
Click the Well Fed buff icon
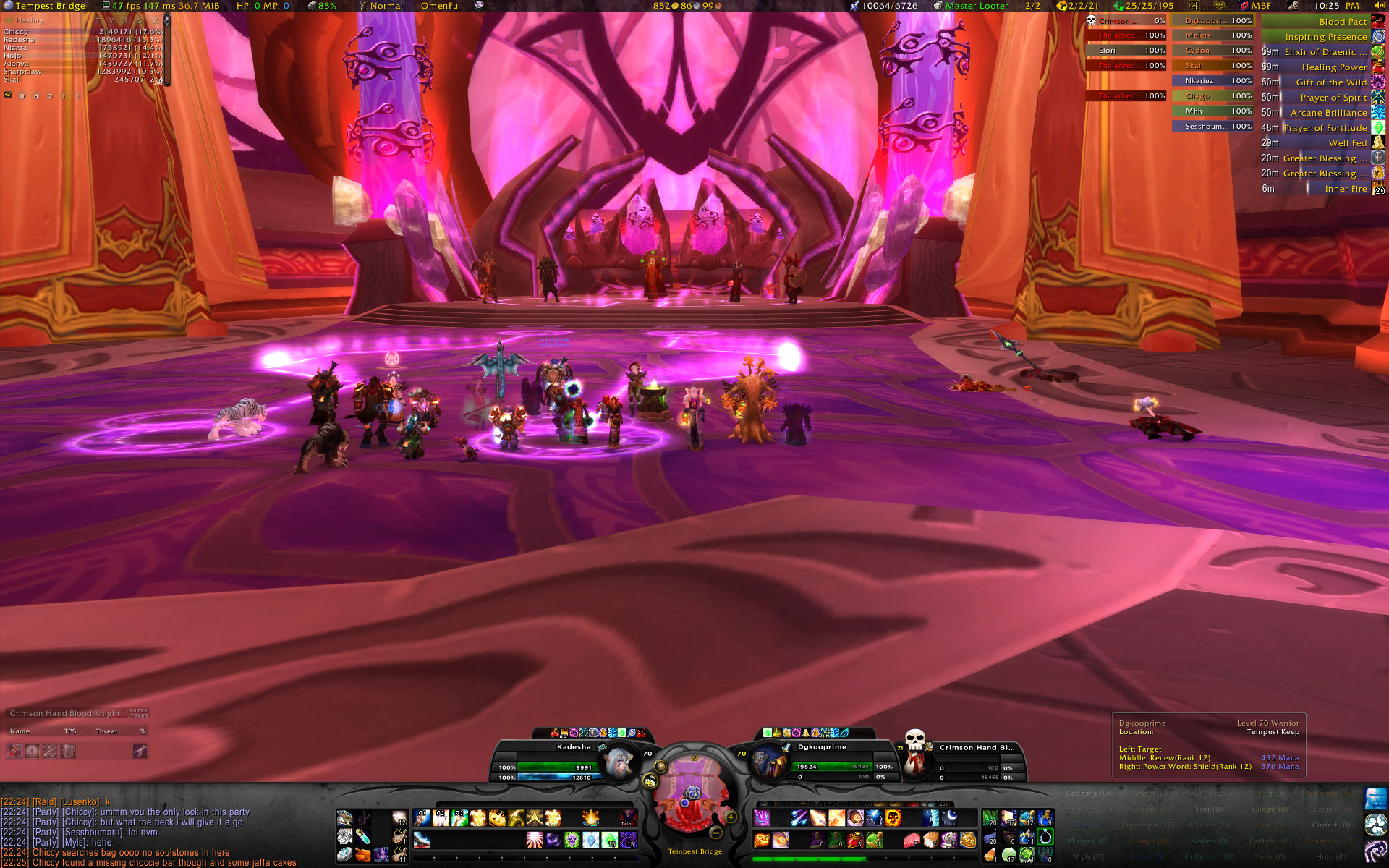pos(1378,143)
